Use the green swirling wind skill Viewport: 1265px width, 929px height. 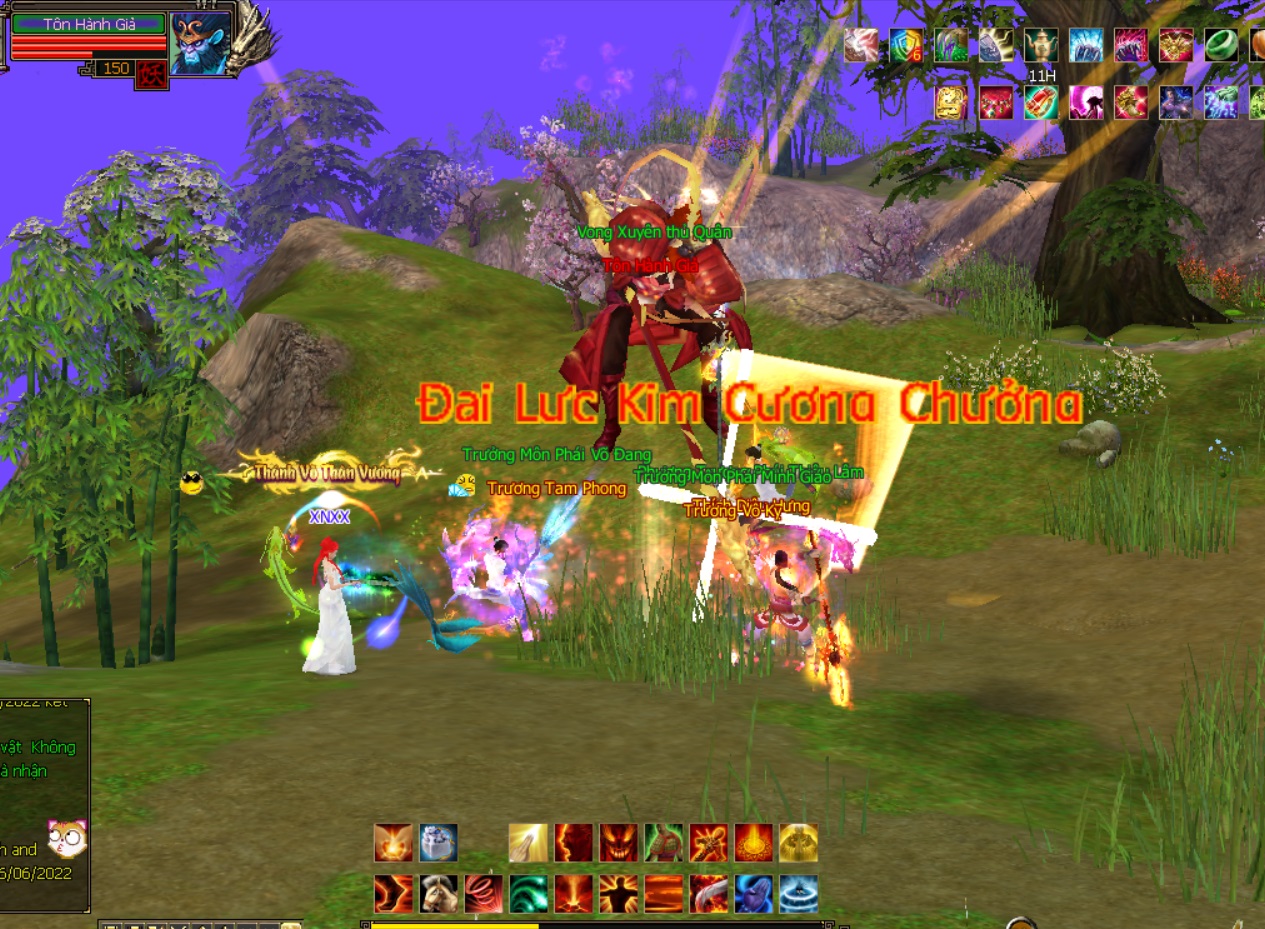click(x=528, y=893)
